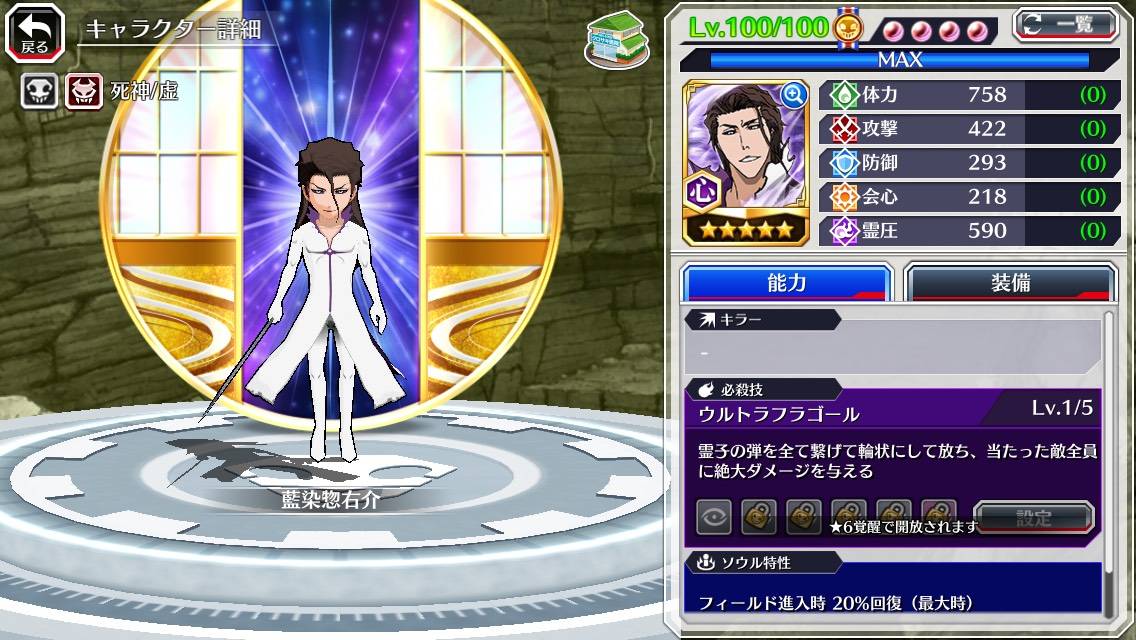Click the 設定 button for special move
Image resolution: width=1136 pixels, height=640 pixels.
click(x=1033, y=518)
